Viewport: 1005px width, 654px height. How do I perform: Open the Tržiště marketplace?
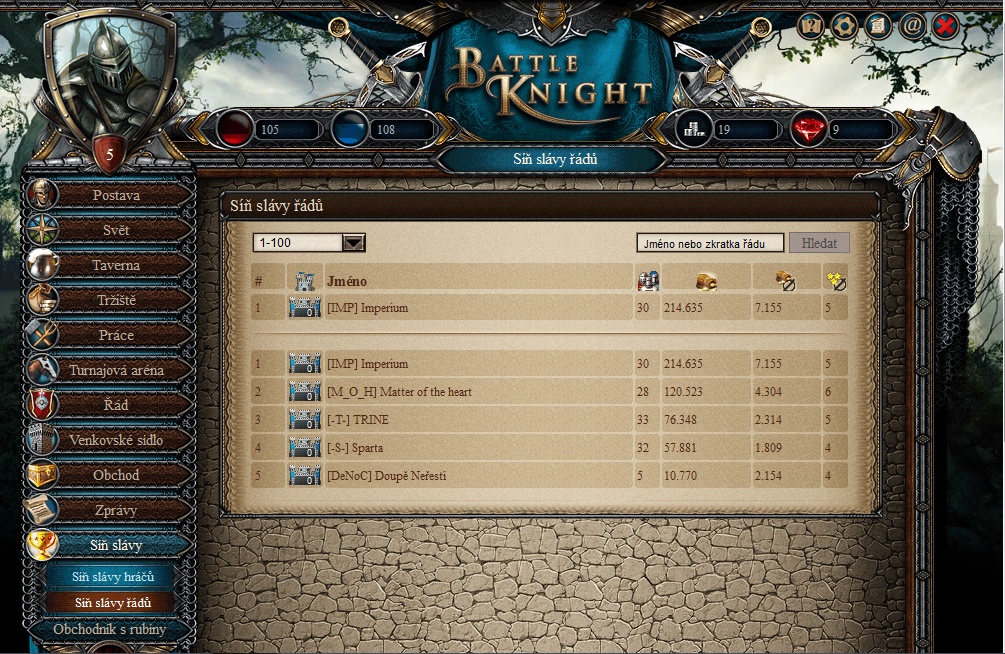coord(116,300)
